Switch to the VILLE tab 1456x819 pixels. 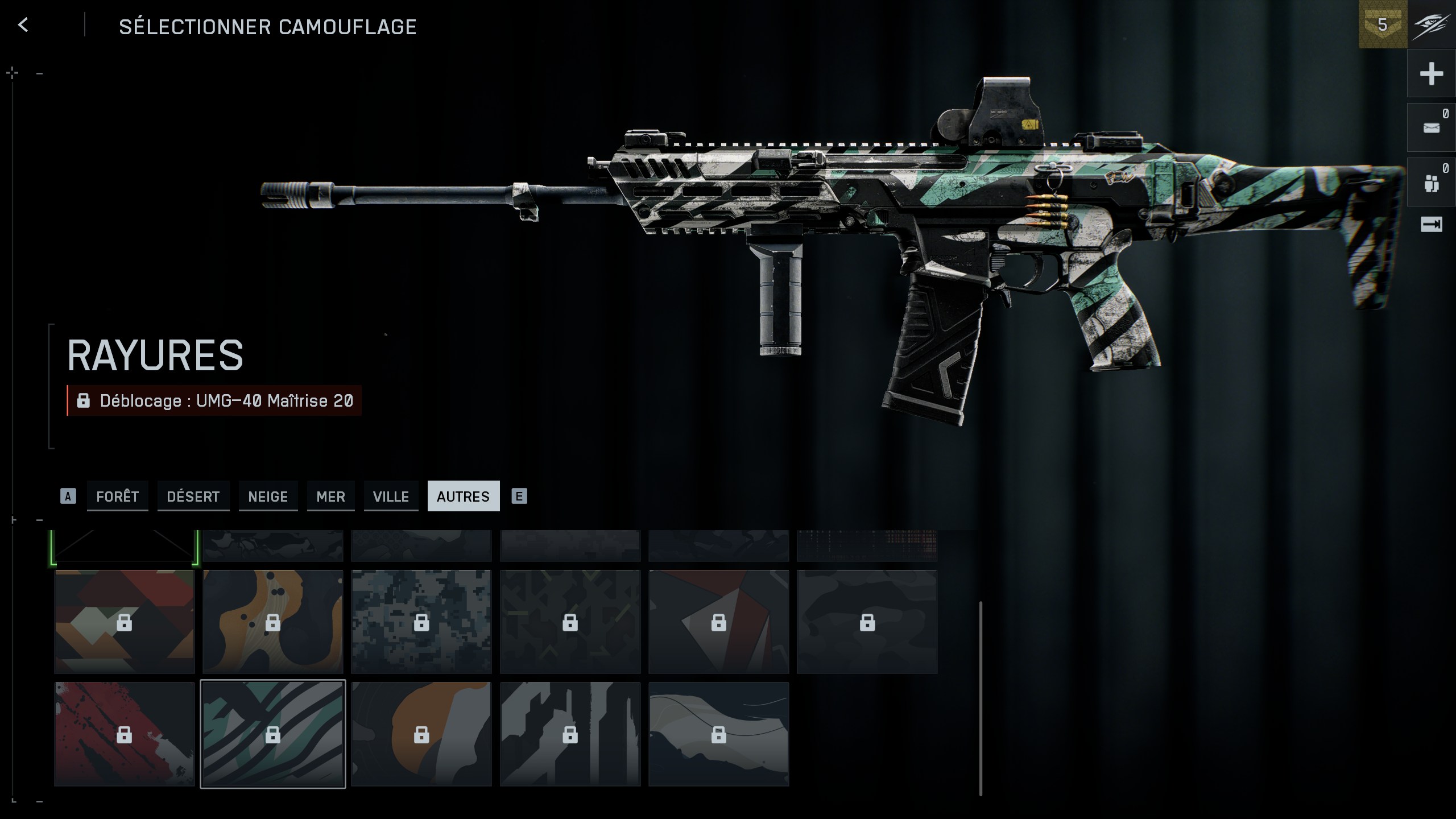click(391, 496)
